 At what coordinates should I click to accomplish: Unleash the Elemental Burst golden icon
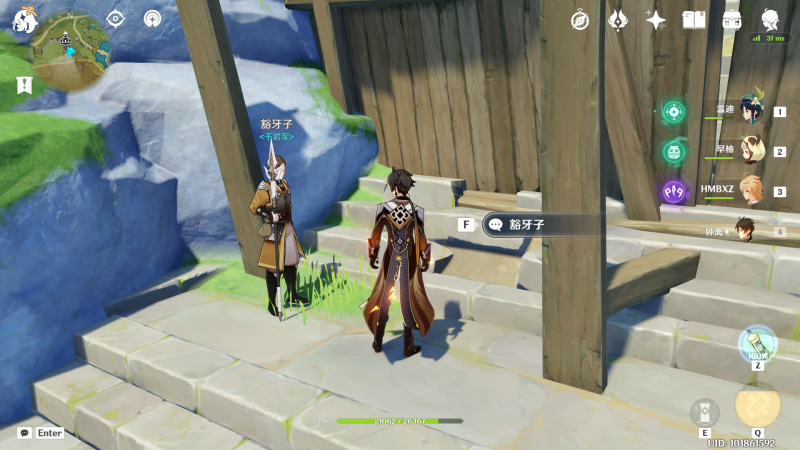[x=757, y=405]
